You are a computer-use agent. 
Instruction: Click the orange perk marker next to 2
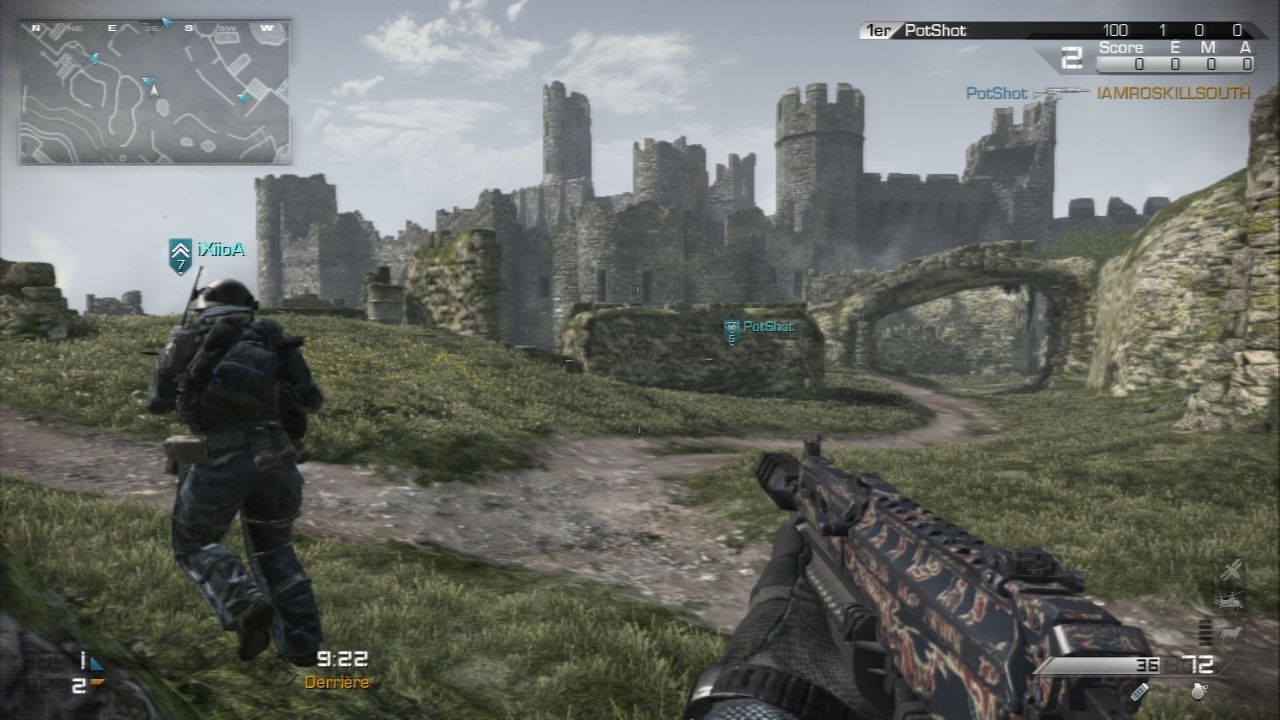point(97,682)
